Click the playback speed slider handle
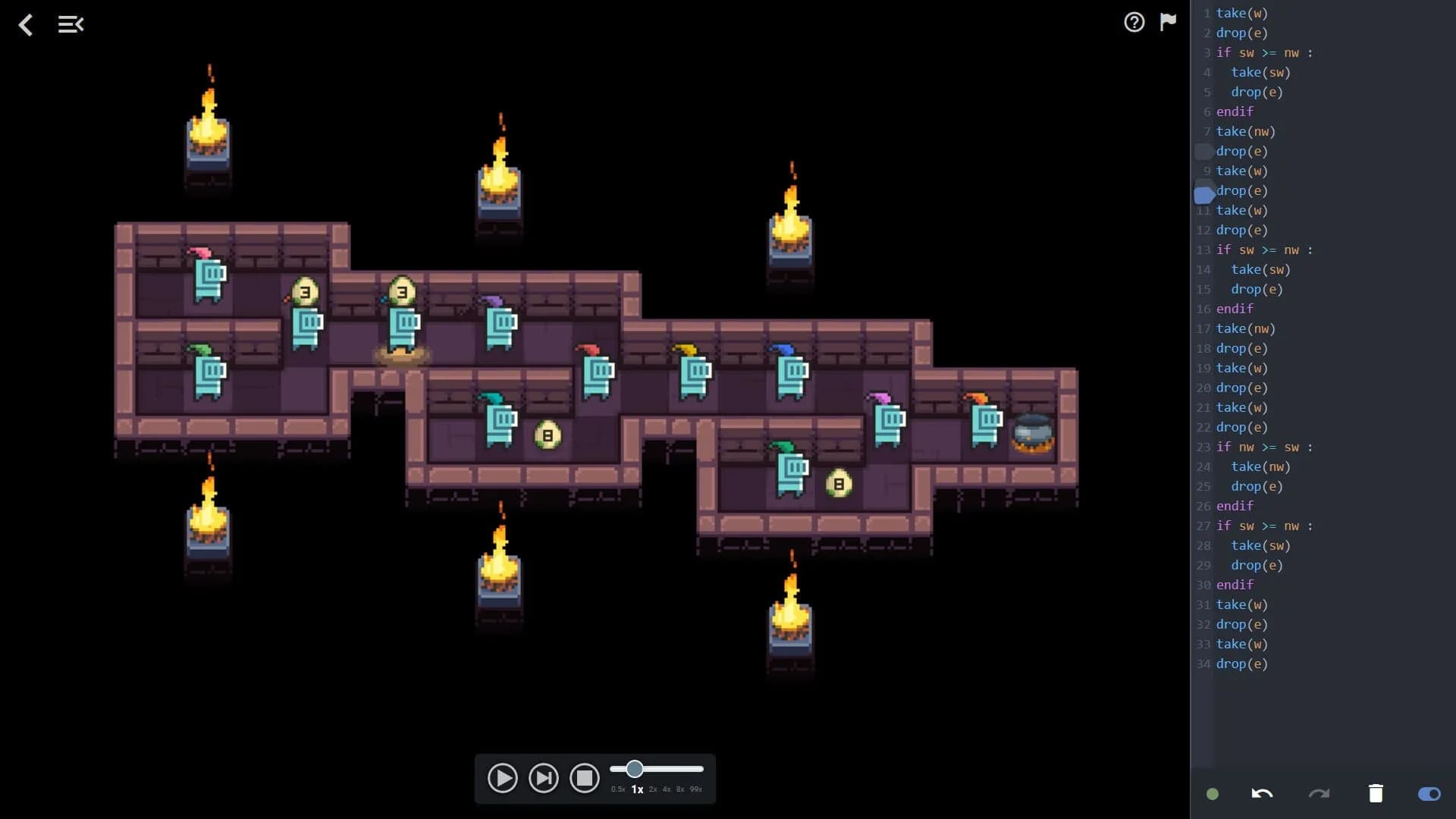The width and height of the screenshot is (1456, 819). pos(634,769)
